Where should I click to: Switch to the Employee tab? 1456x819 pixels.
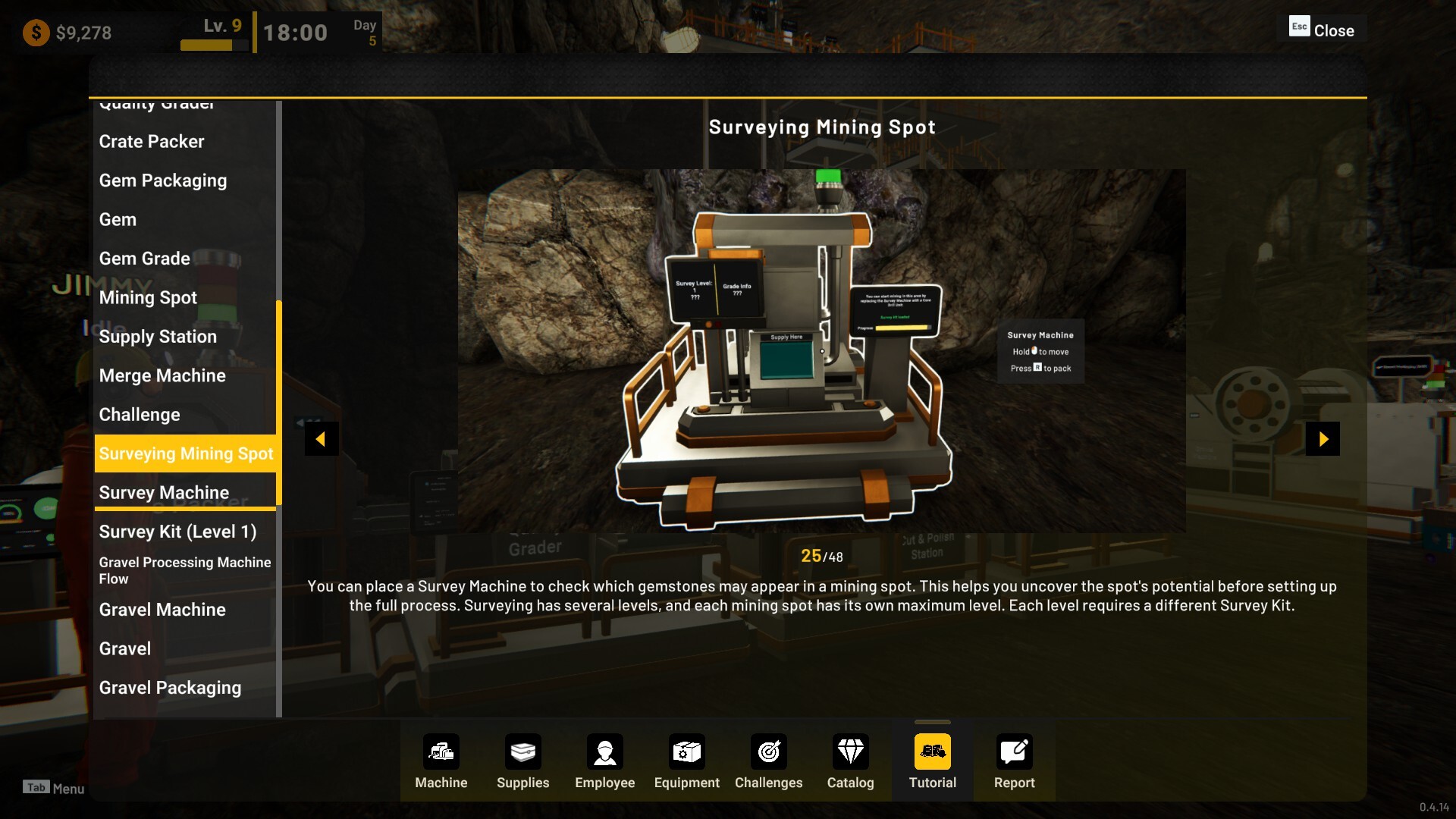click(x=605, y=761)
